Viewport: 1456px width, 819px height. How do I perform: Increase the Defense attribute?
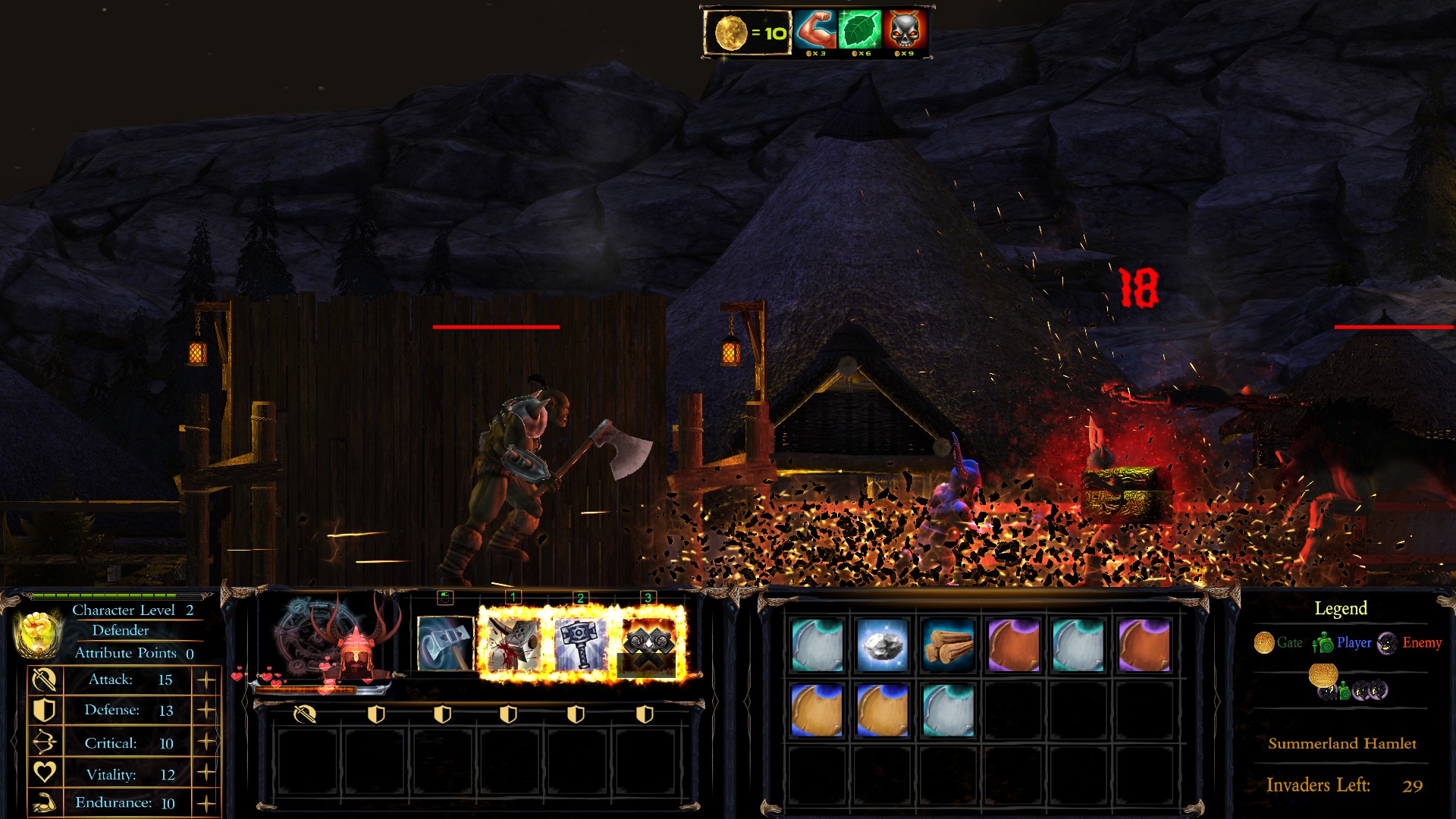(206, 711)
